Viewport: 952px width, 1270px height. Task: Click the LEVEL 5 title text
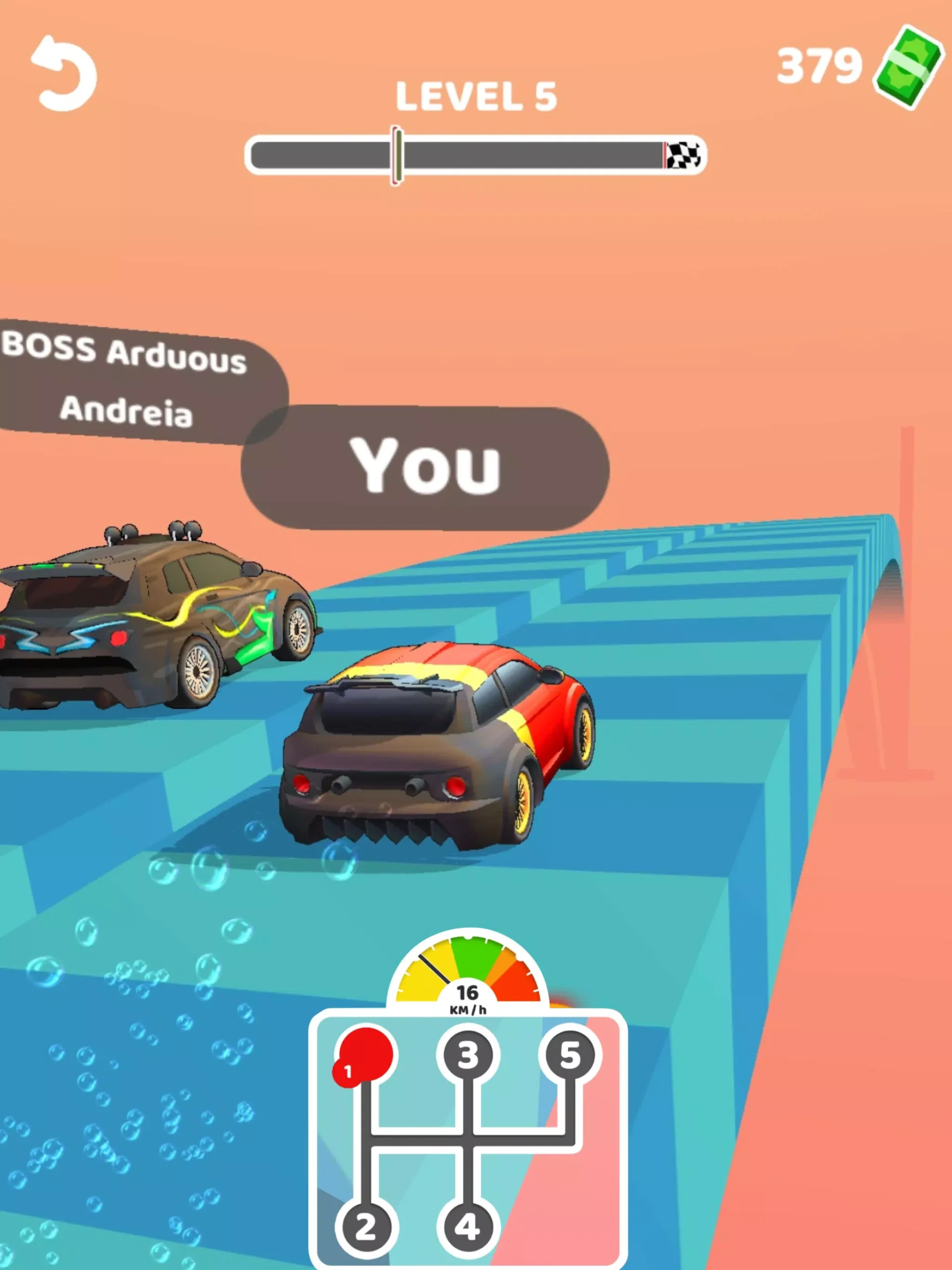tap(477, 96)
